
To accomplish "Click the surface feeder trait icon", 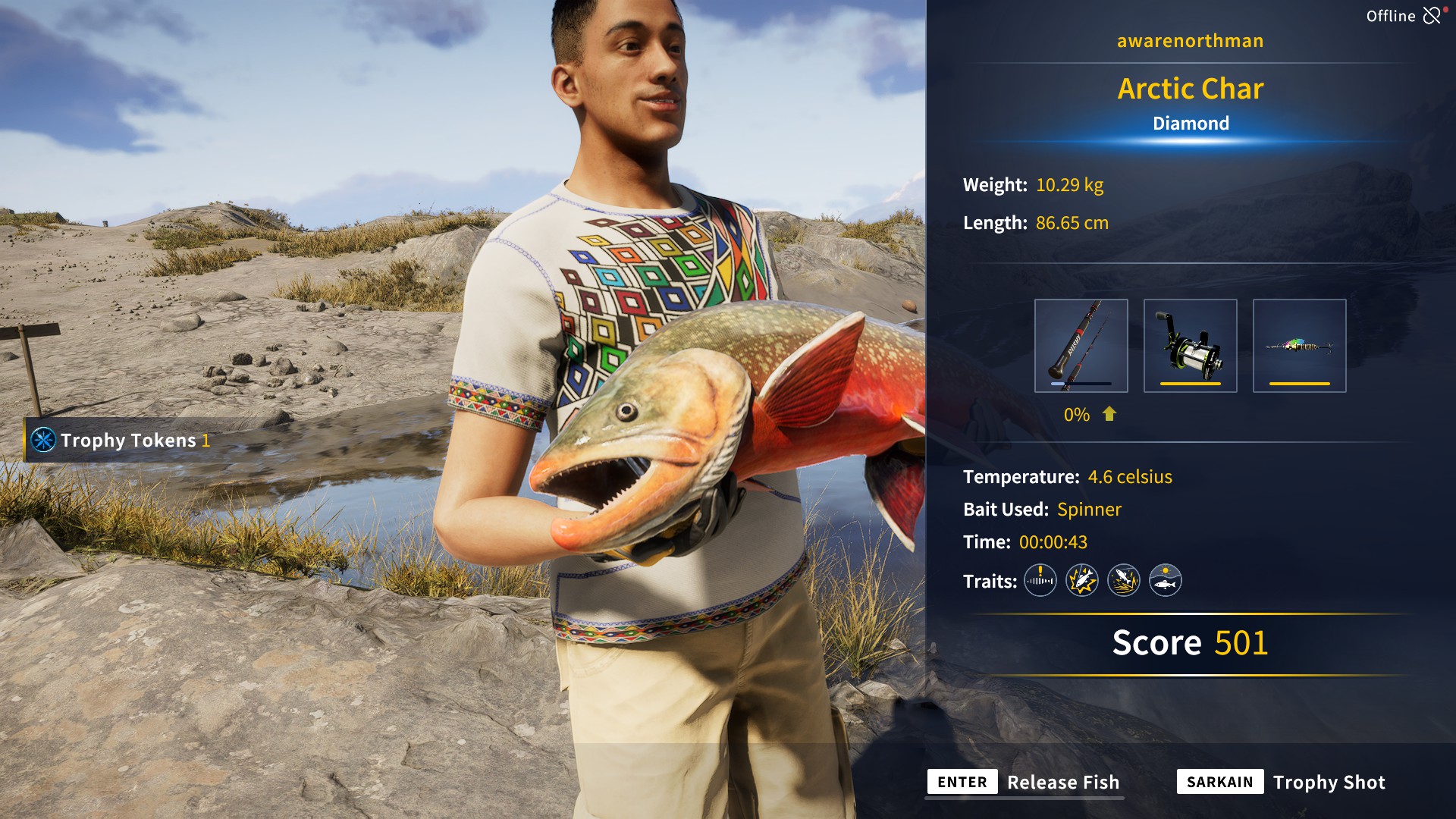I will [x=1166, y=580].
